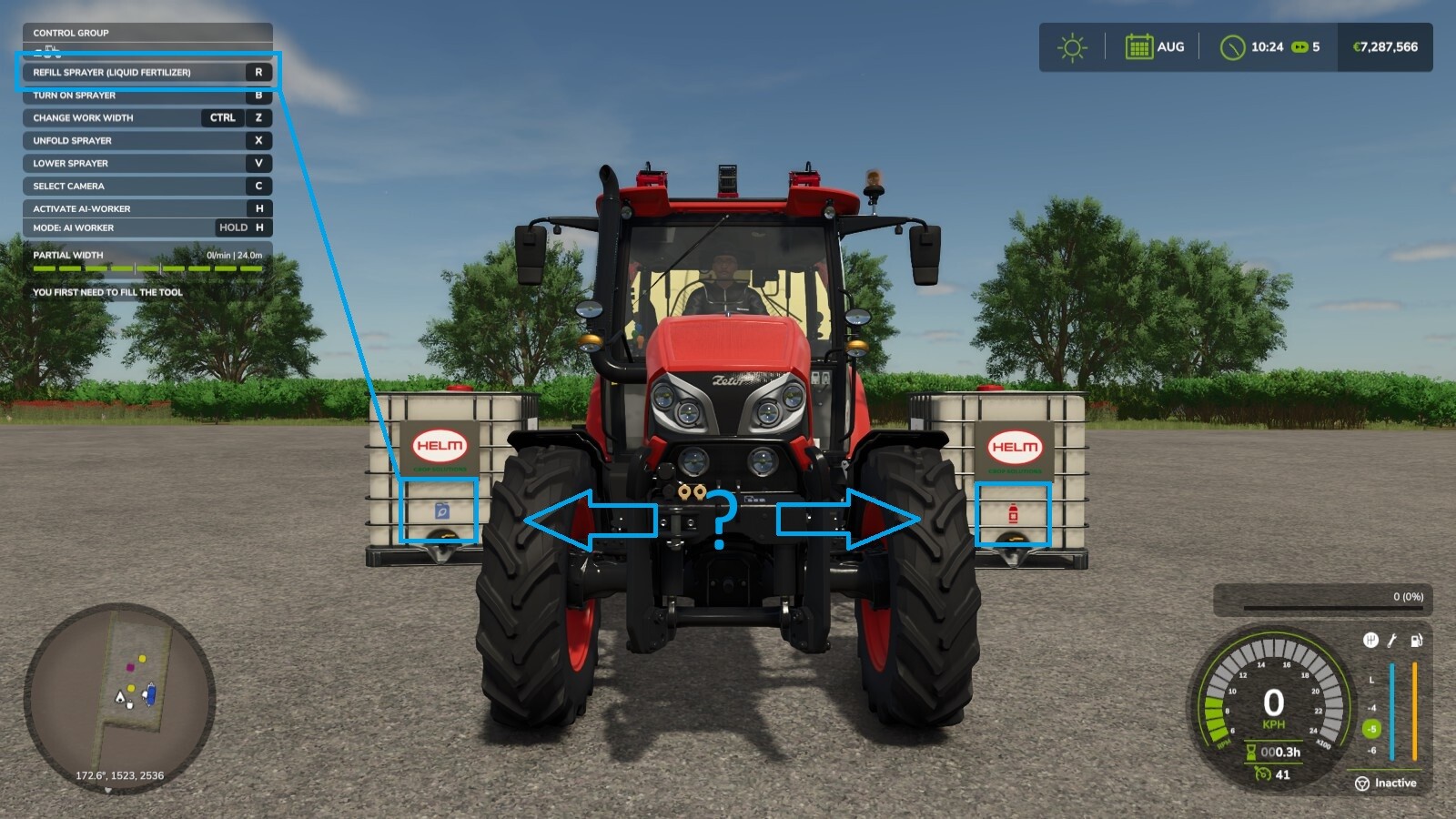Toggle Unfold Sprayer
1456x819 pixels.
pos(146,140)
